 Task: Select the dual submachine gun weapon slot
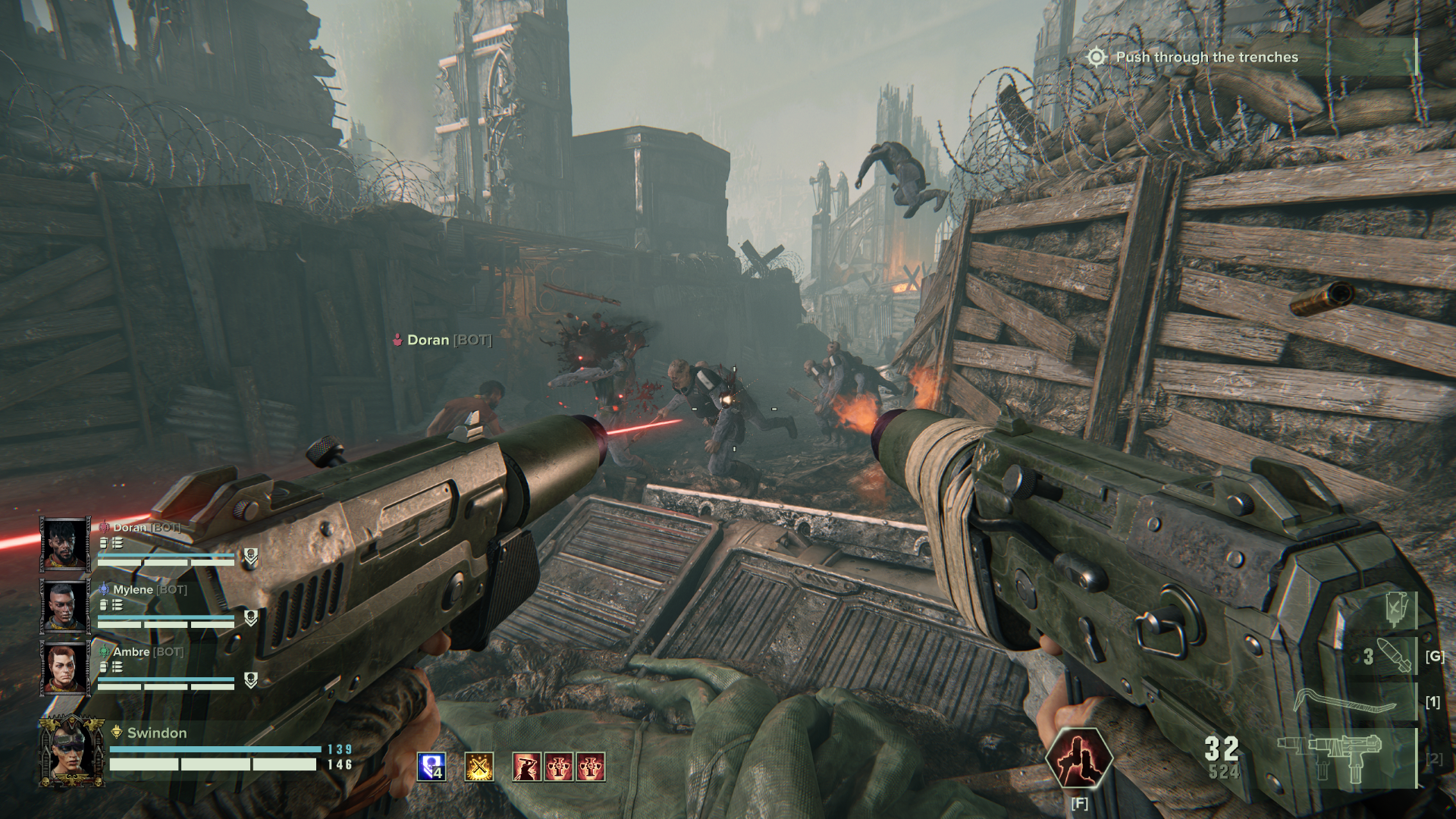pos(1346,758)
